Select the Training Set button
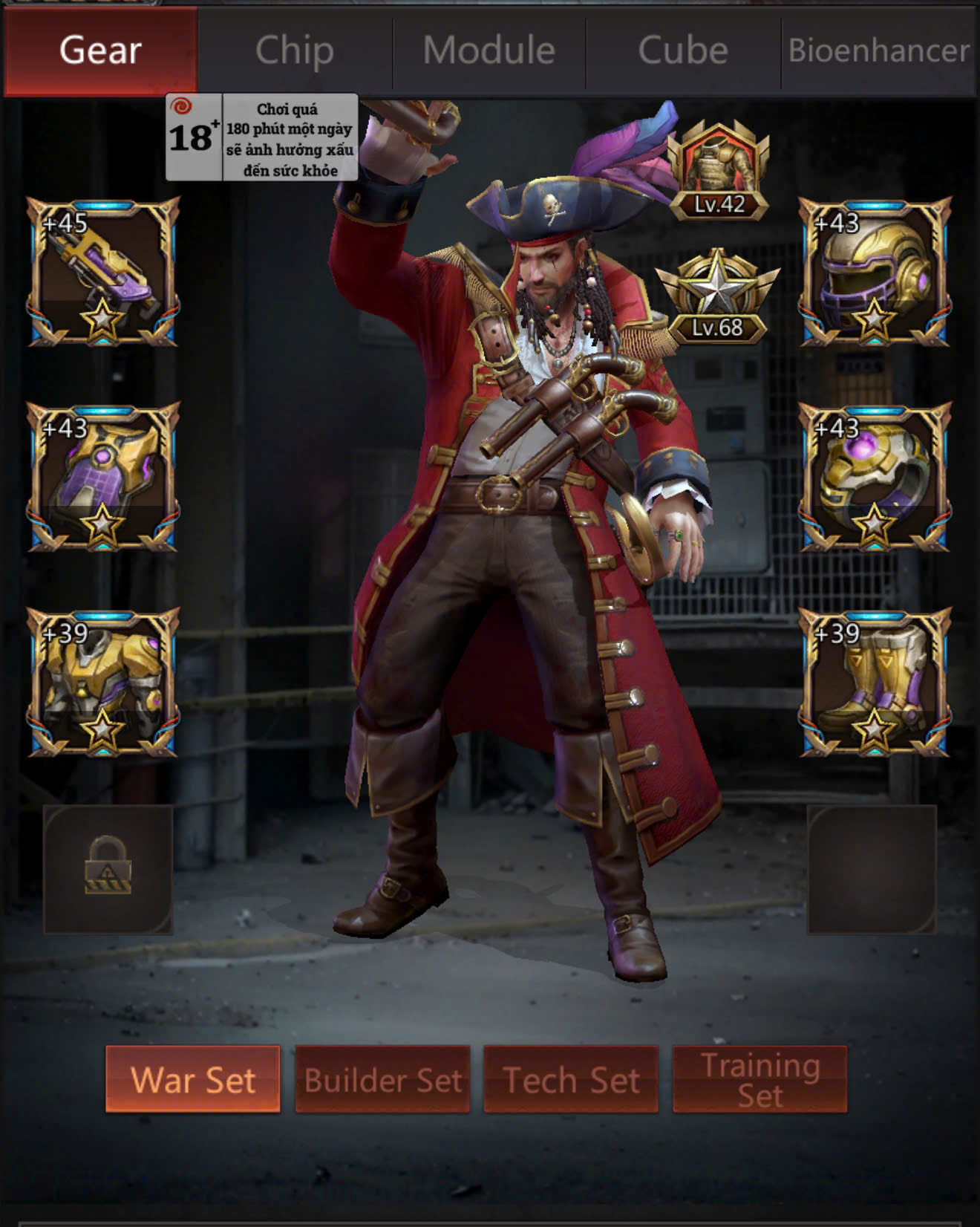 point(759,1079)
